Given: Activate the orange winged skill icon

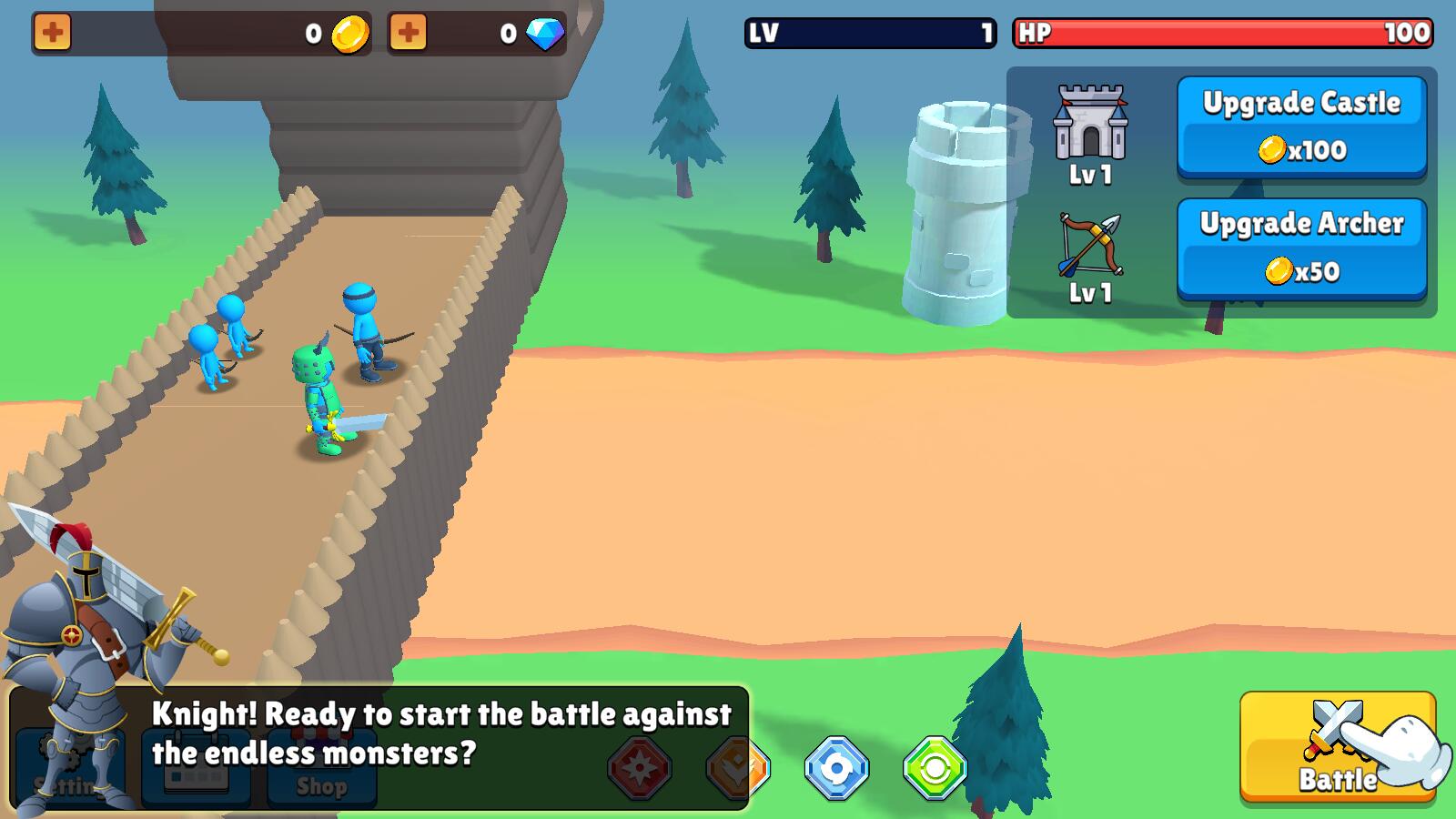Looking at the screenshot, I should click(x=738, y=768).
